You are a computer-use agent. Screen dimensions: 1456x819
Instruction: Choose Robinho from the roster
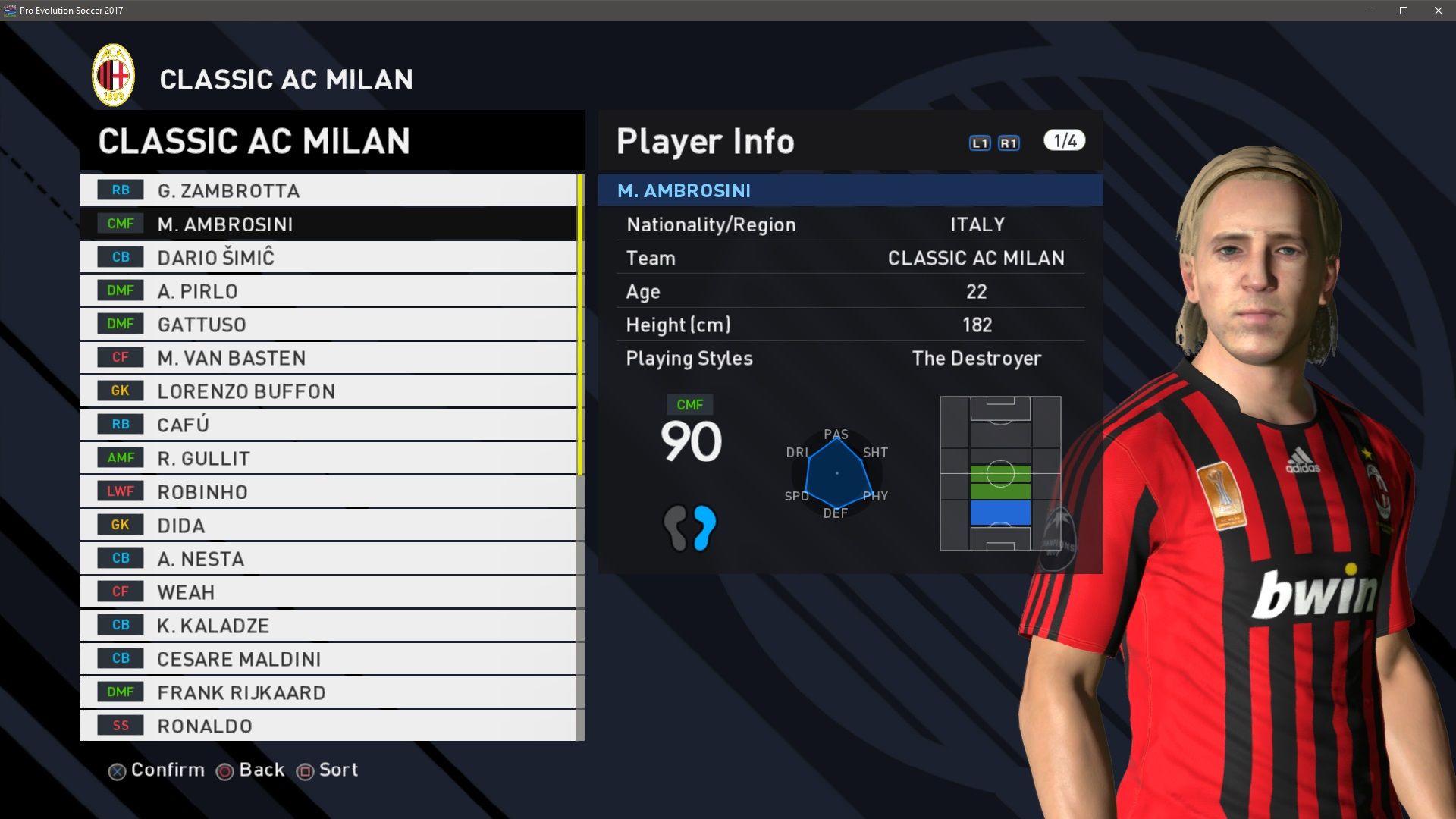[x=327, y=491]
